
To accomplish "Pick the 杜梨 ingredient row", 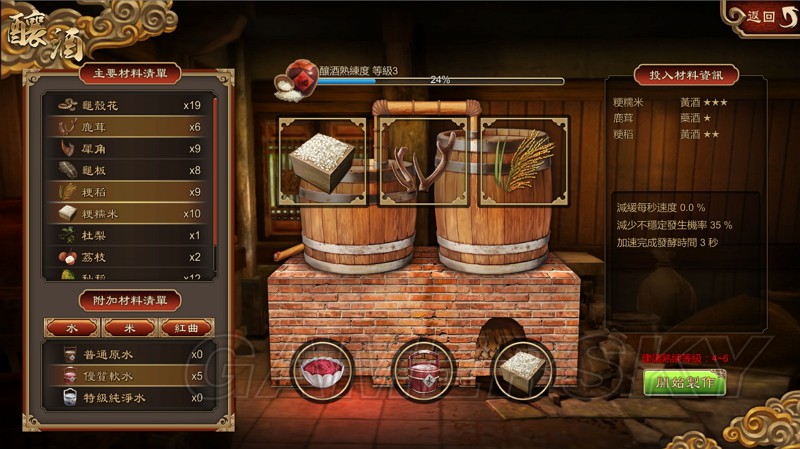I will [128, 235].
